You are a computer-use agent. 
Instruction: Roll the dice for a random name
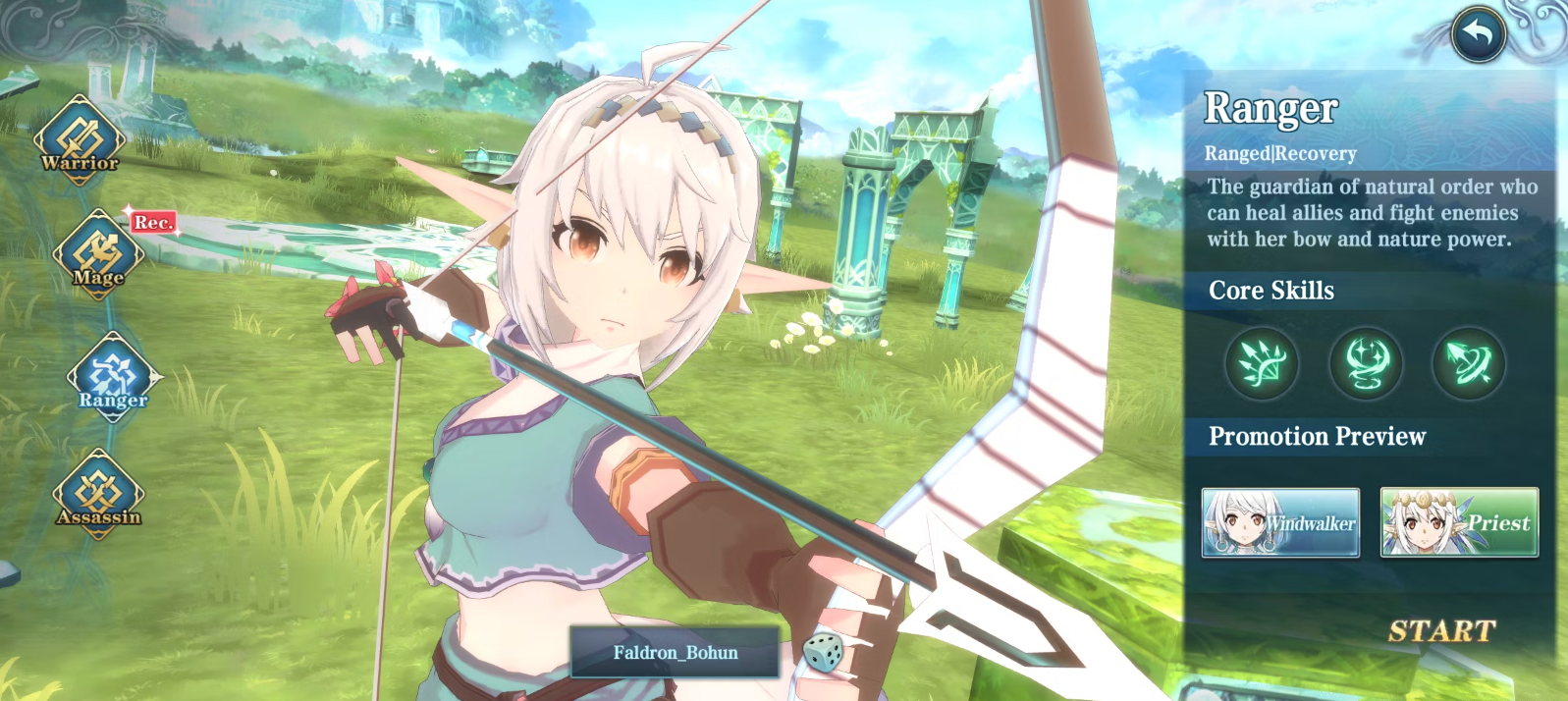pos(822,653)
